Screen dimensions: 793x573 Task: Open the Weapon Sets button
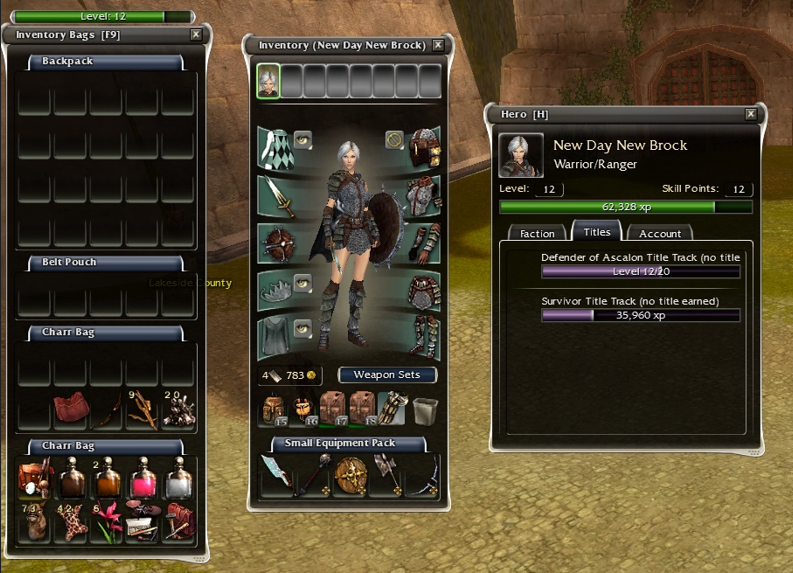point(387,375)
